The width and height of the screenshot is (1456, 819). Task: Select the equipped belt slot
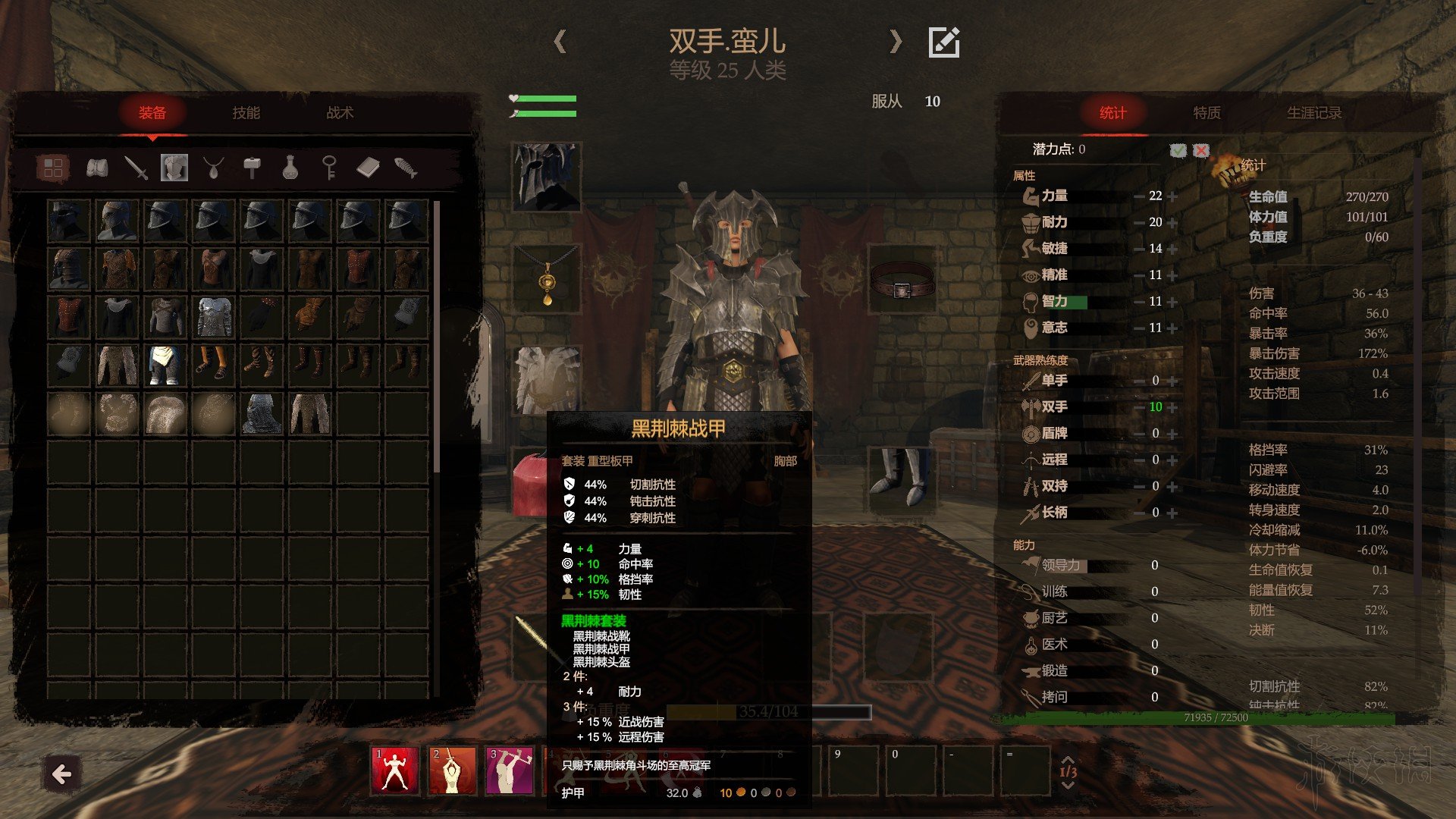tap(901, 279)
